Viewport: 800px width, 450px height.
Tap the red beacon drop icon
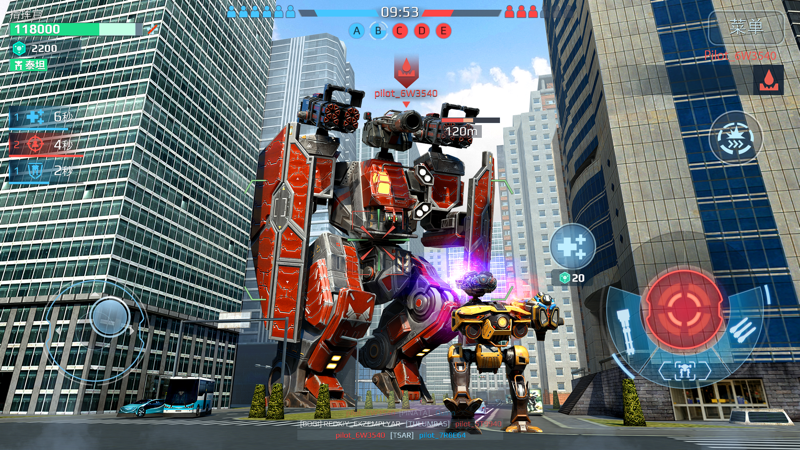(768, 81)
